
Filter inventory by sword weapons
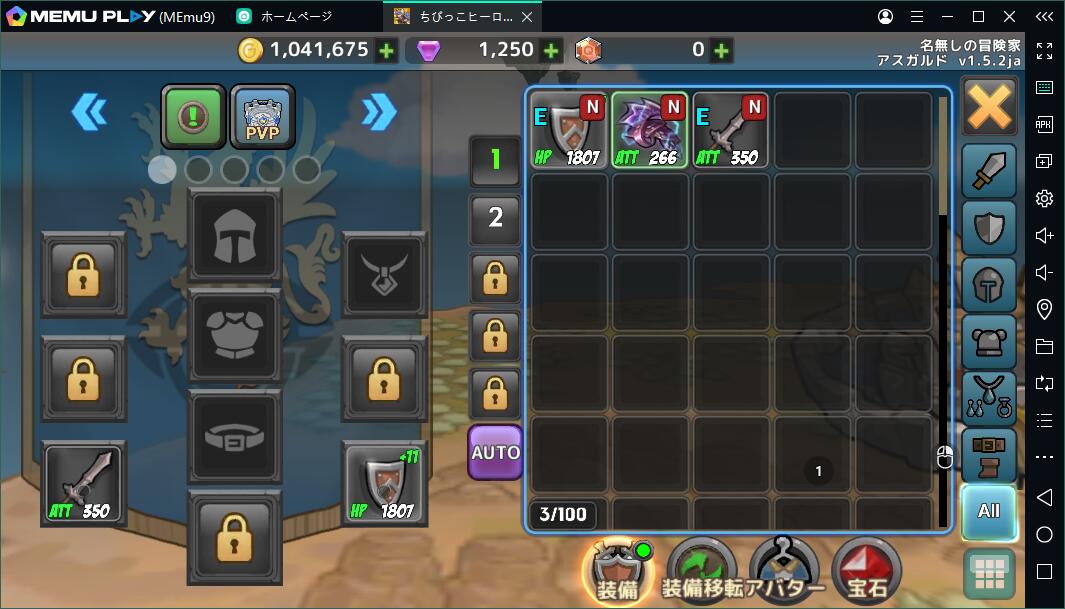[x=989, y=172]
